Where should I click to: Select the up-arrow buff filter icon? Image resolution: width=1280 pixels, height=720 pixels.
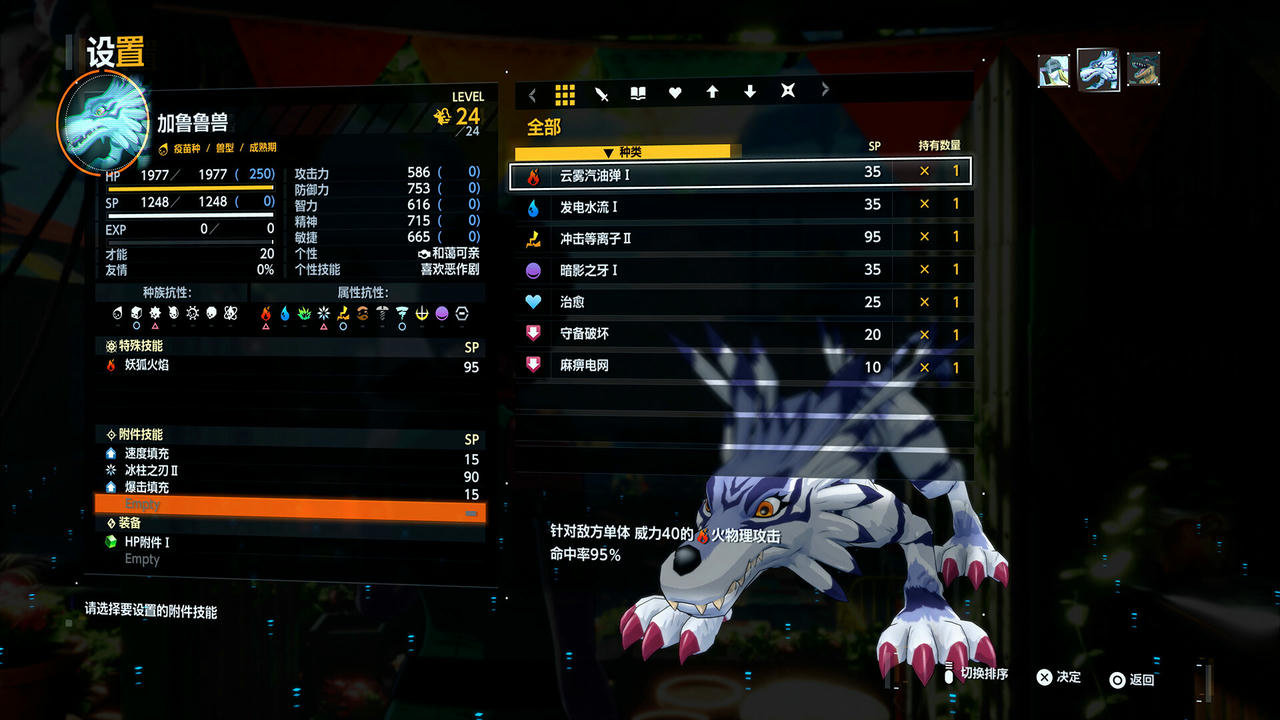(x=712, y=92)
